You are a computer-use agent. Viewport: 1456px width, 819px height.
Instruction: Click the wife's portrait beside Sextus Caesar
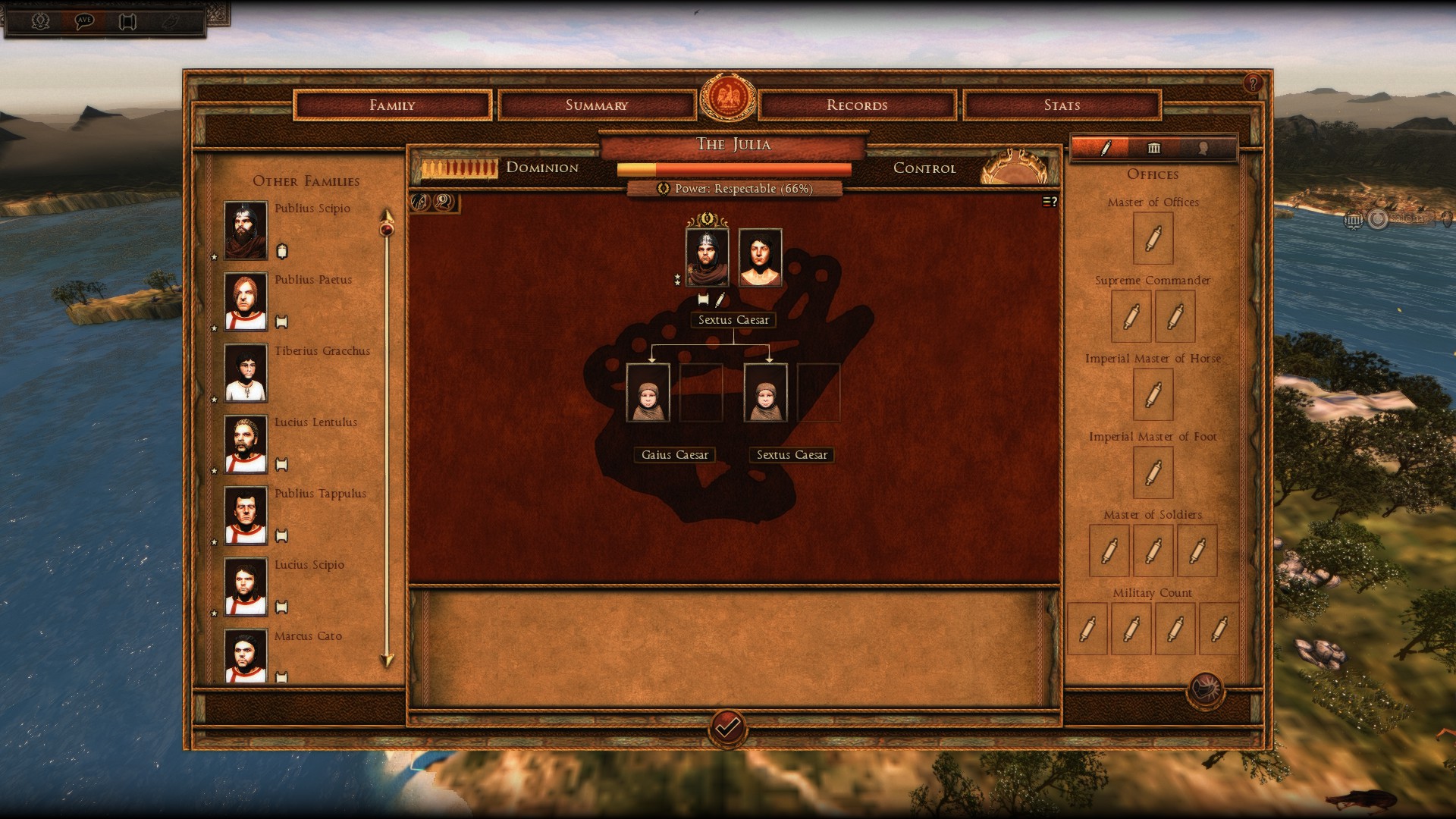760,257
